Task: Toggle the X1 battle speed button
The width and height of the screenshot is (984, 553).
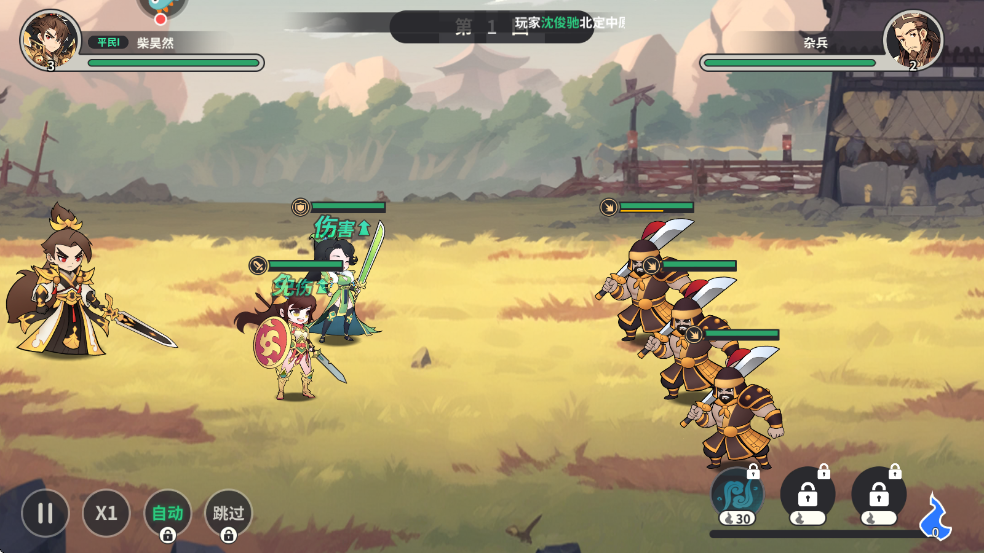Action: (106, 513)
